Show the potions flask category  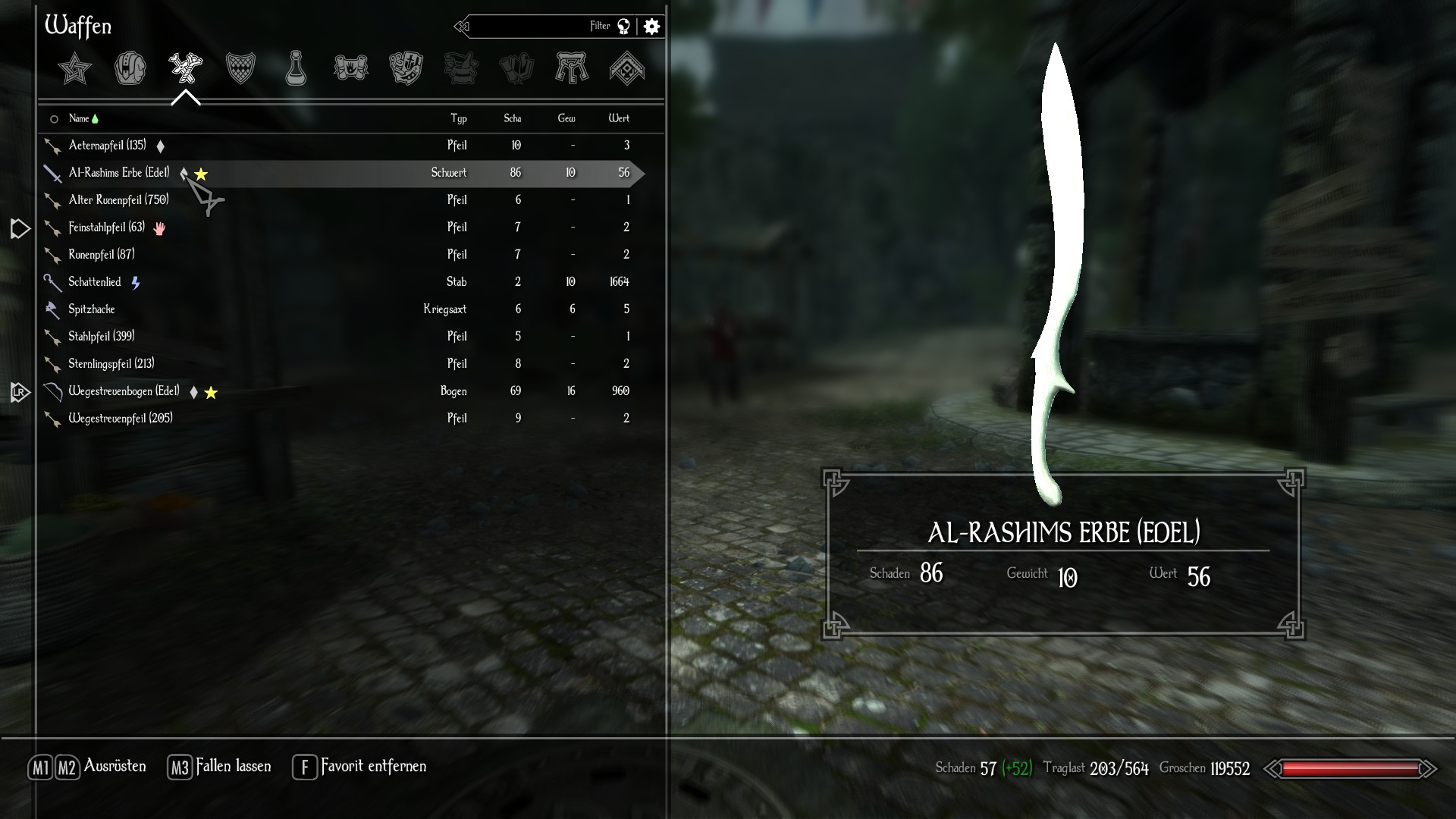point(296,69)
